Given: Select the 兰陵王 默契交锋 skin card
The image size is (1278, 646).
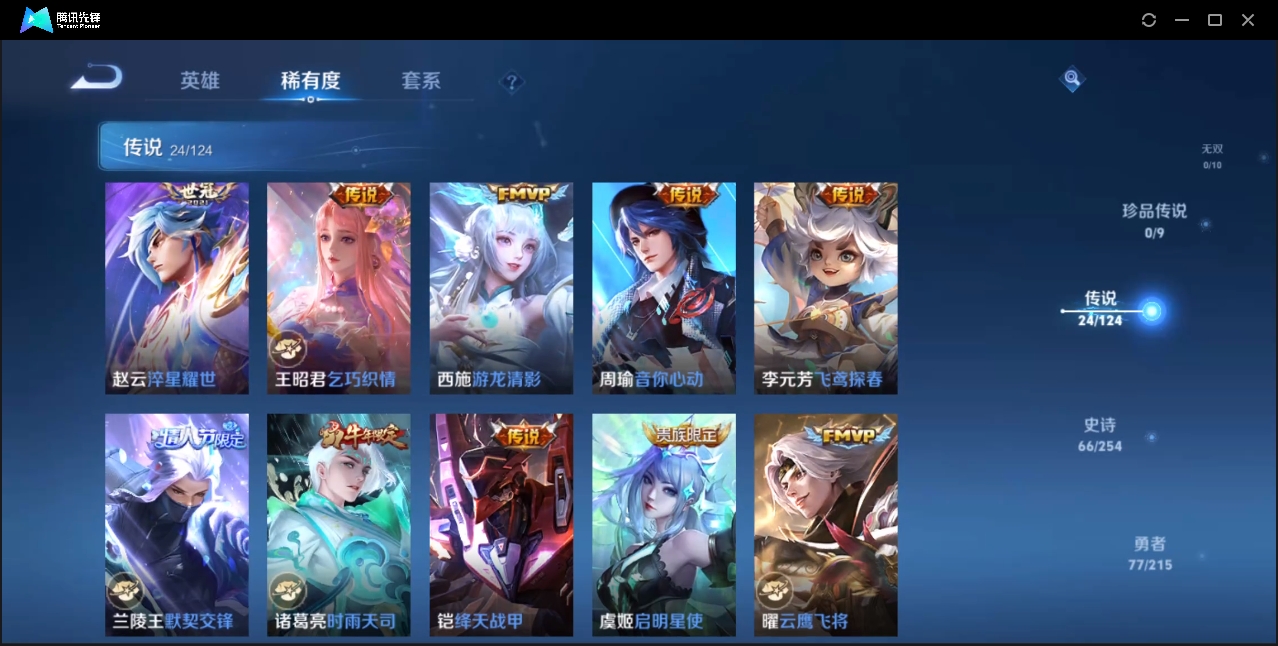Looking at the screenshot, I should tap(177, 524).
